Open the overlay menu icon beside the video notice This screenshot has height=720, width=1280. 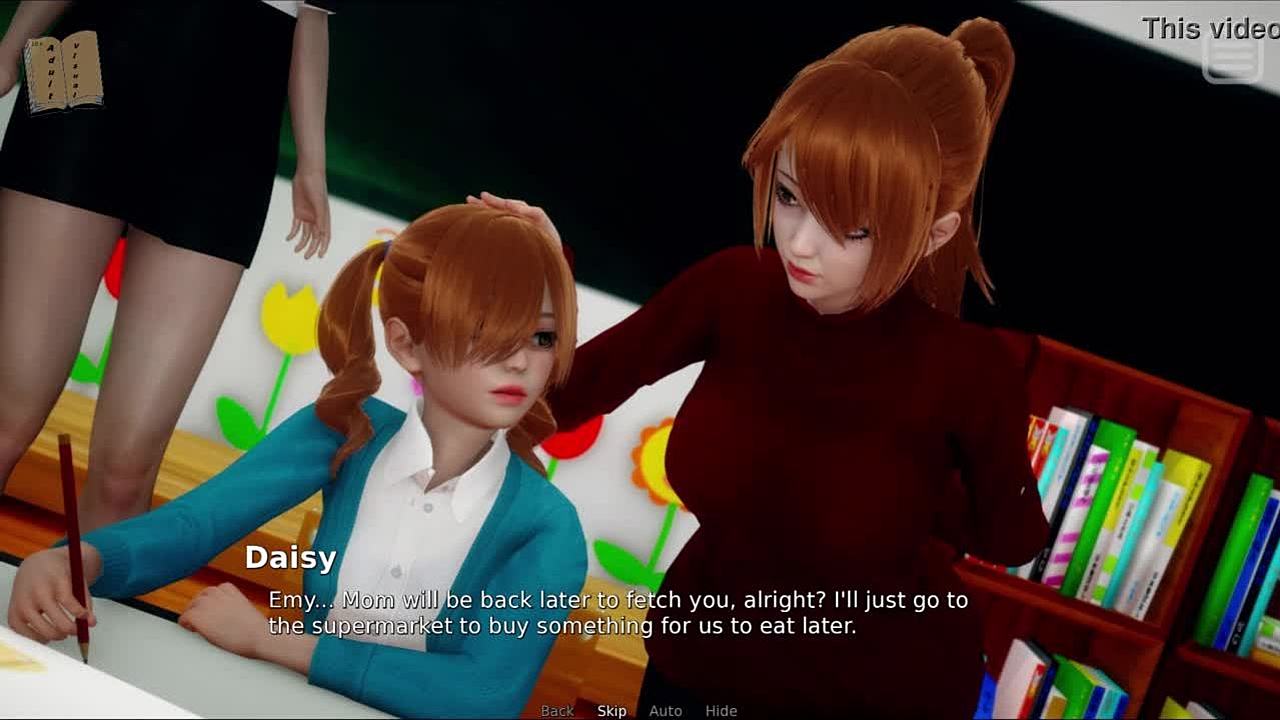point(1232,61)
